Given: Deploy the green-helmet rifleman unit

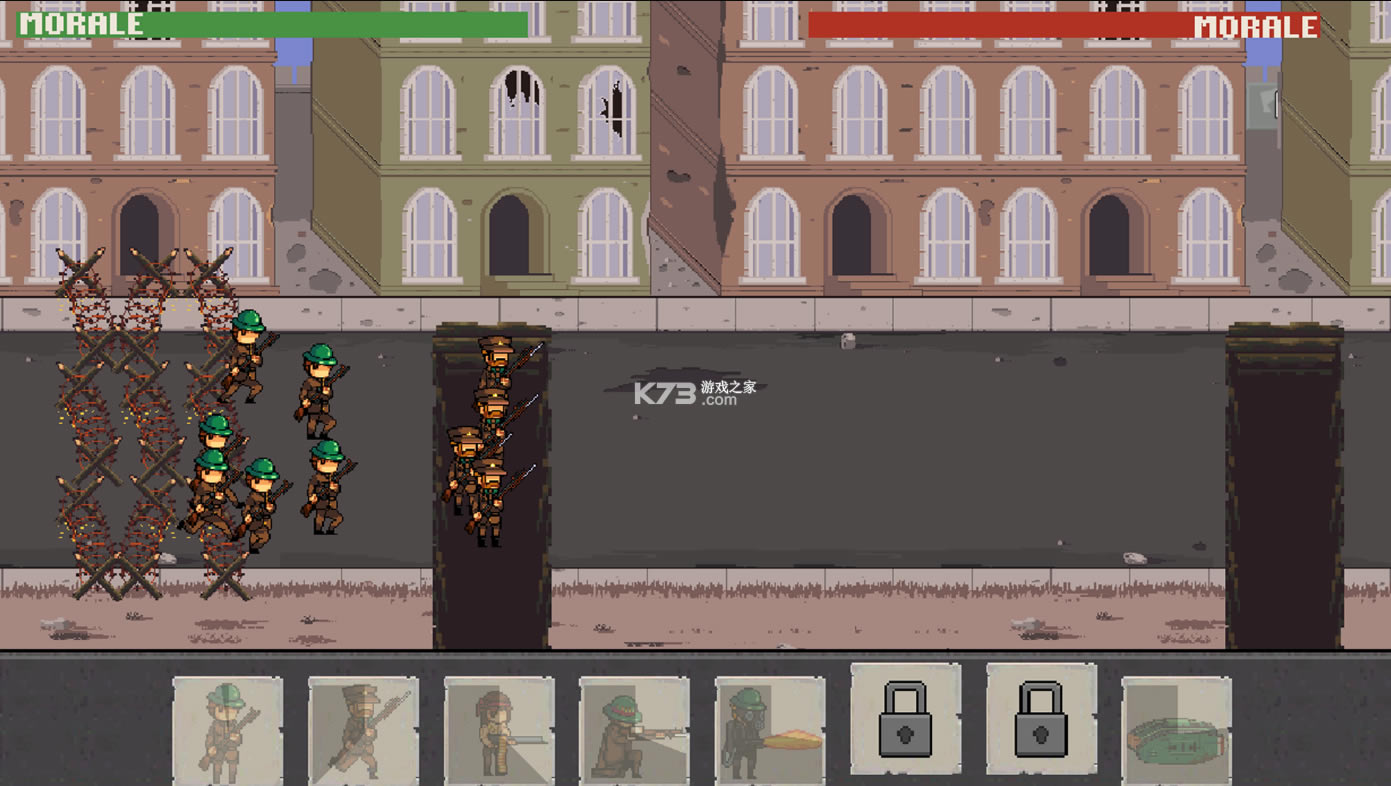Looking at the screenshot, I should pos(227,729).
